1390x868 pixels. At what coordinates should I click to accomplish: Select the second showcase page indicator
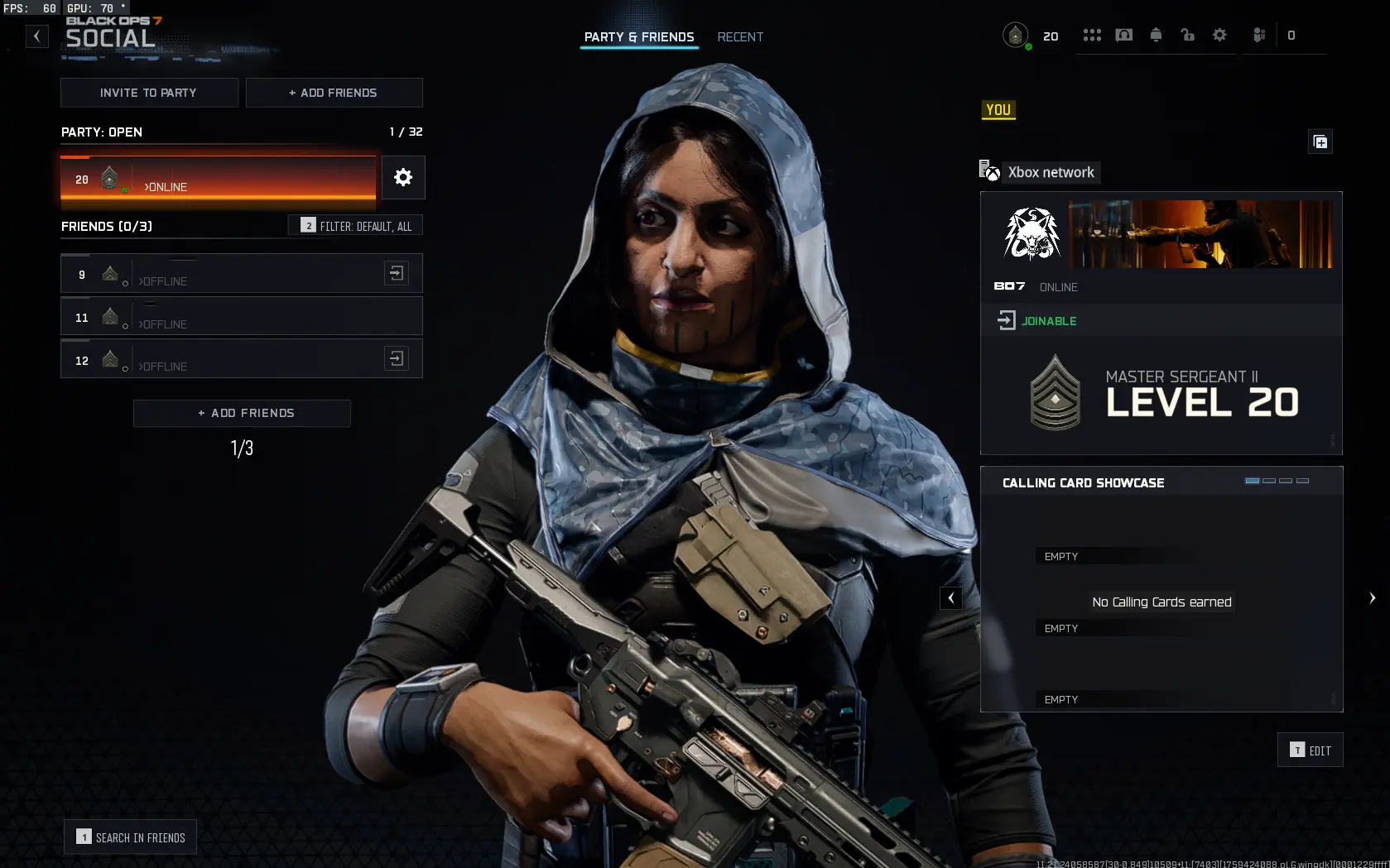click(x=1267, y=480)
